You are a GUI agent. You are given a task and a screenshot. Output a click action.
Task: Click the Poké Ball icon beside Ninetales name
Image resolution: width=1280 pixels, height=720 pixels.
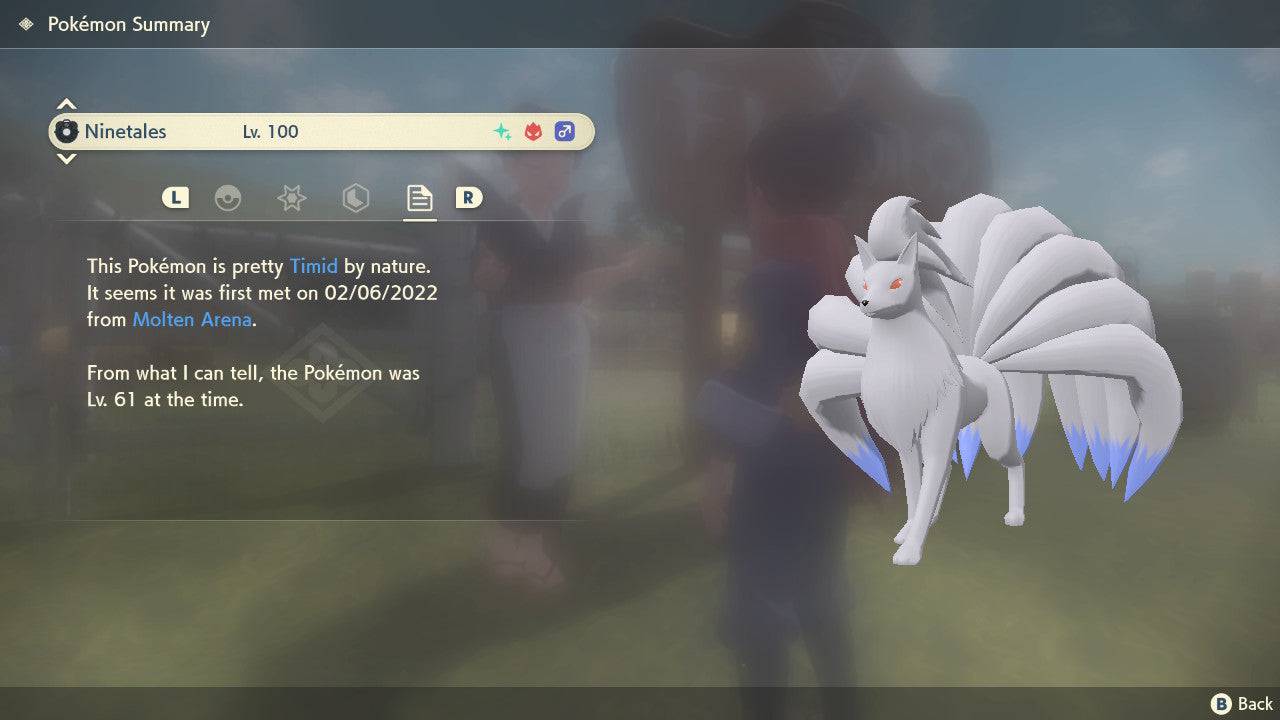(68, 131)
